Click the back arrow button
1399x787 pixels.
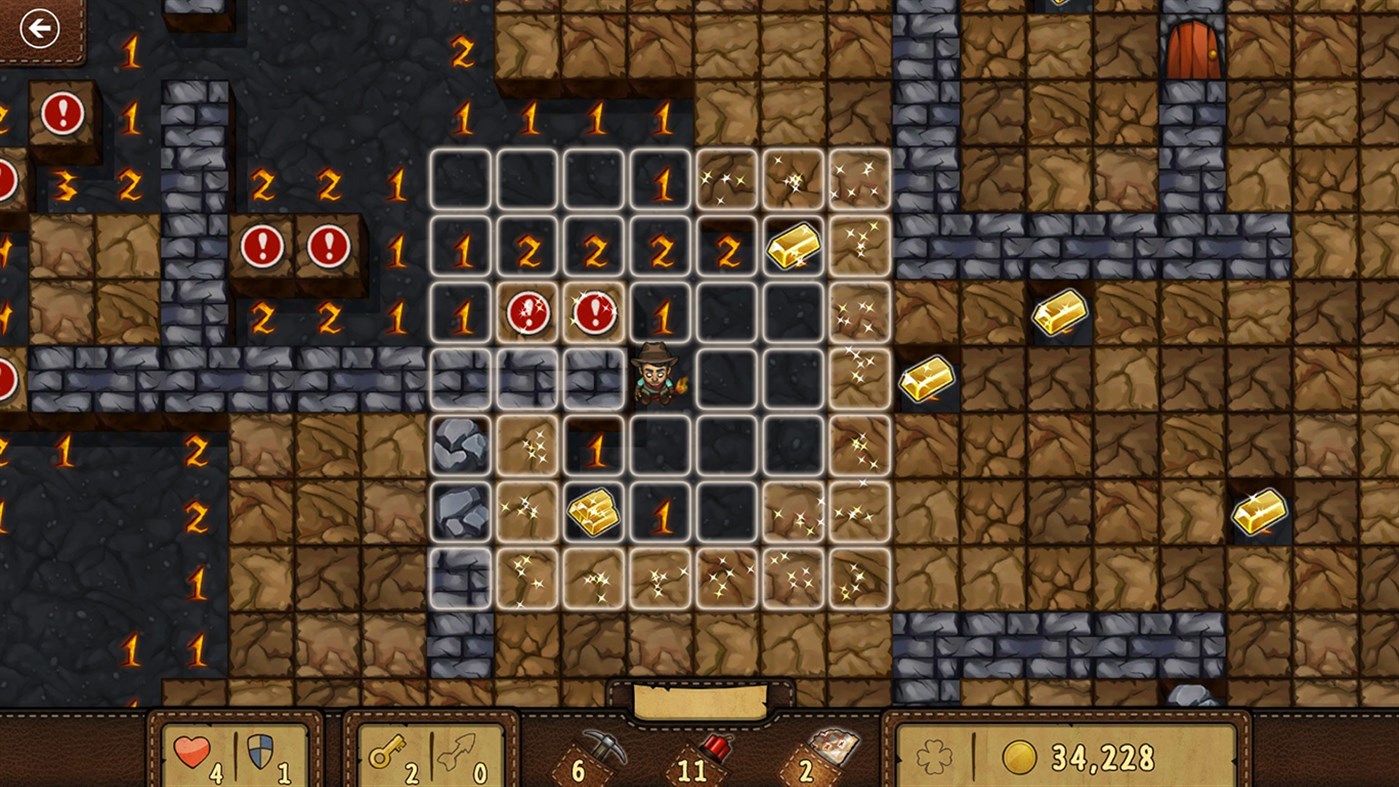(x=39, y=27)
